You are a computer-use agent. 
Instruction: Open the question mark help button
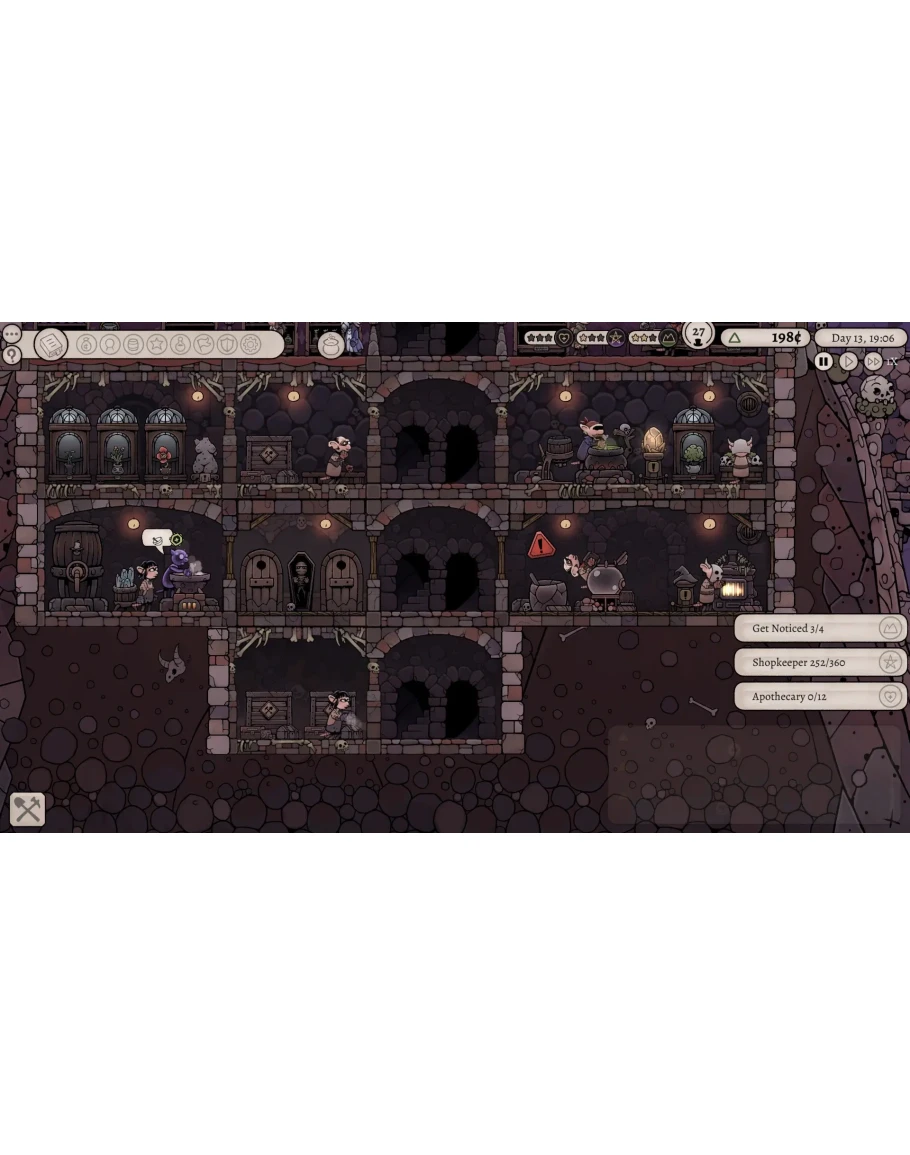click(x=11, y=354)
